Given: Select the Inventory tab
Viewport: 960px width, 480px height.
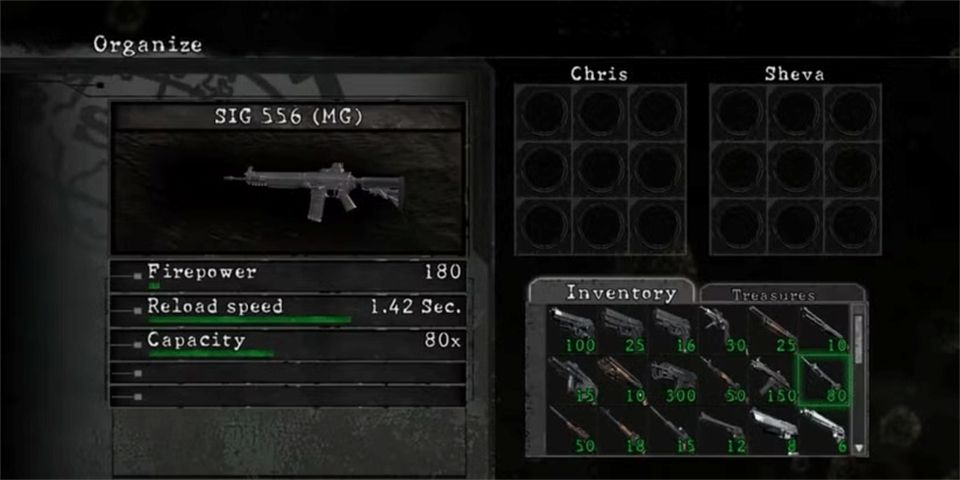Looking at the screenshot, I should coord(621,293).
